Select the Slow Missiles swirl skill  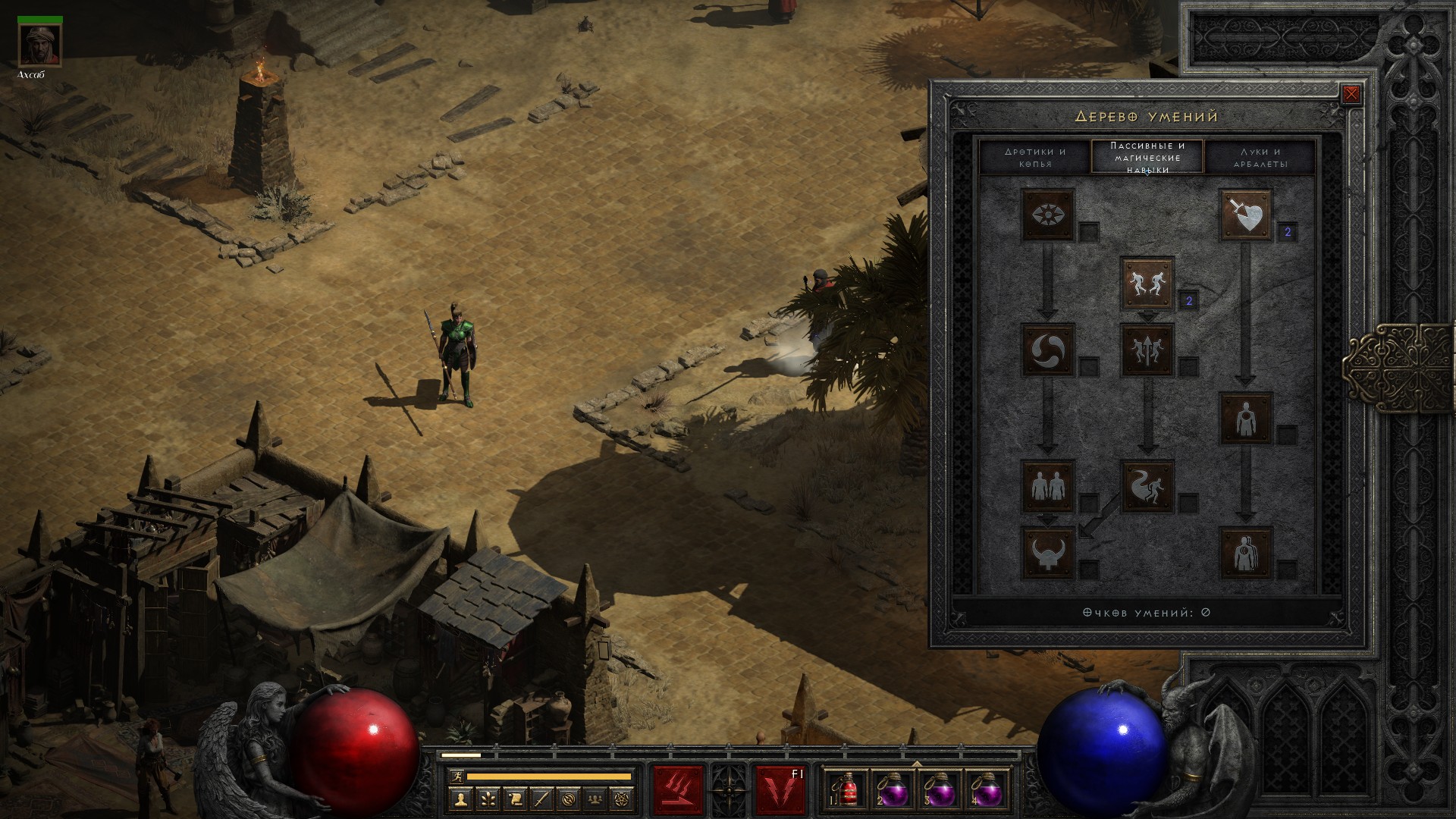(x=1048, y=350)
